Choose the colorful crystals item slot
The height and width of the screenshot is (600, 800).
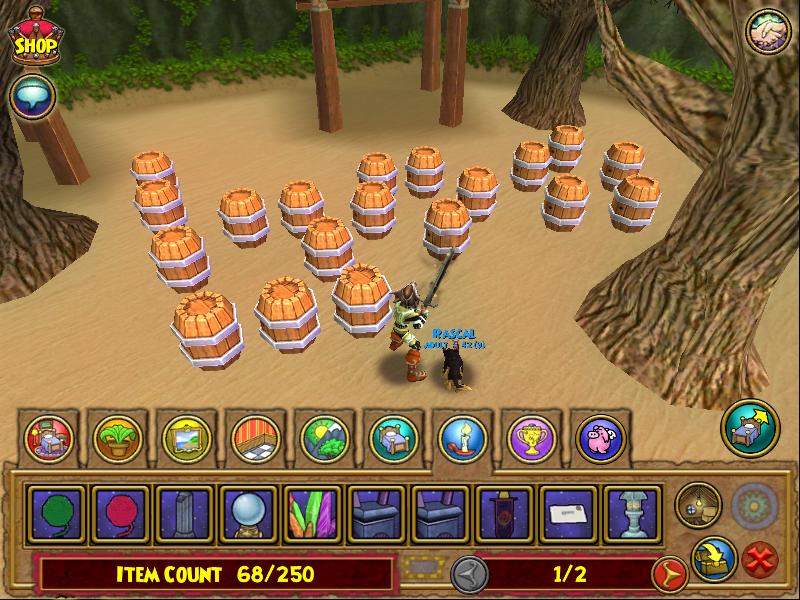pyautogui.click(x=311, y=513)
